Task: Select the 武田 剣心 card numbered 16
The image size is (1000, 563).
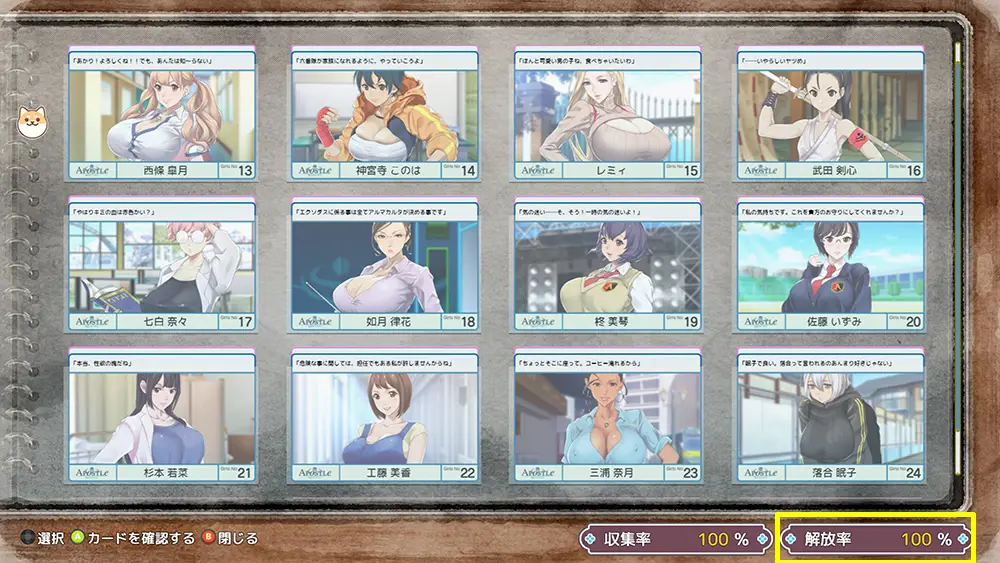Action: click(x=830, y=114)
